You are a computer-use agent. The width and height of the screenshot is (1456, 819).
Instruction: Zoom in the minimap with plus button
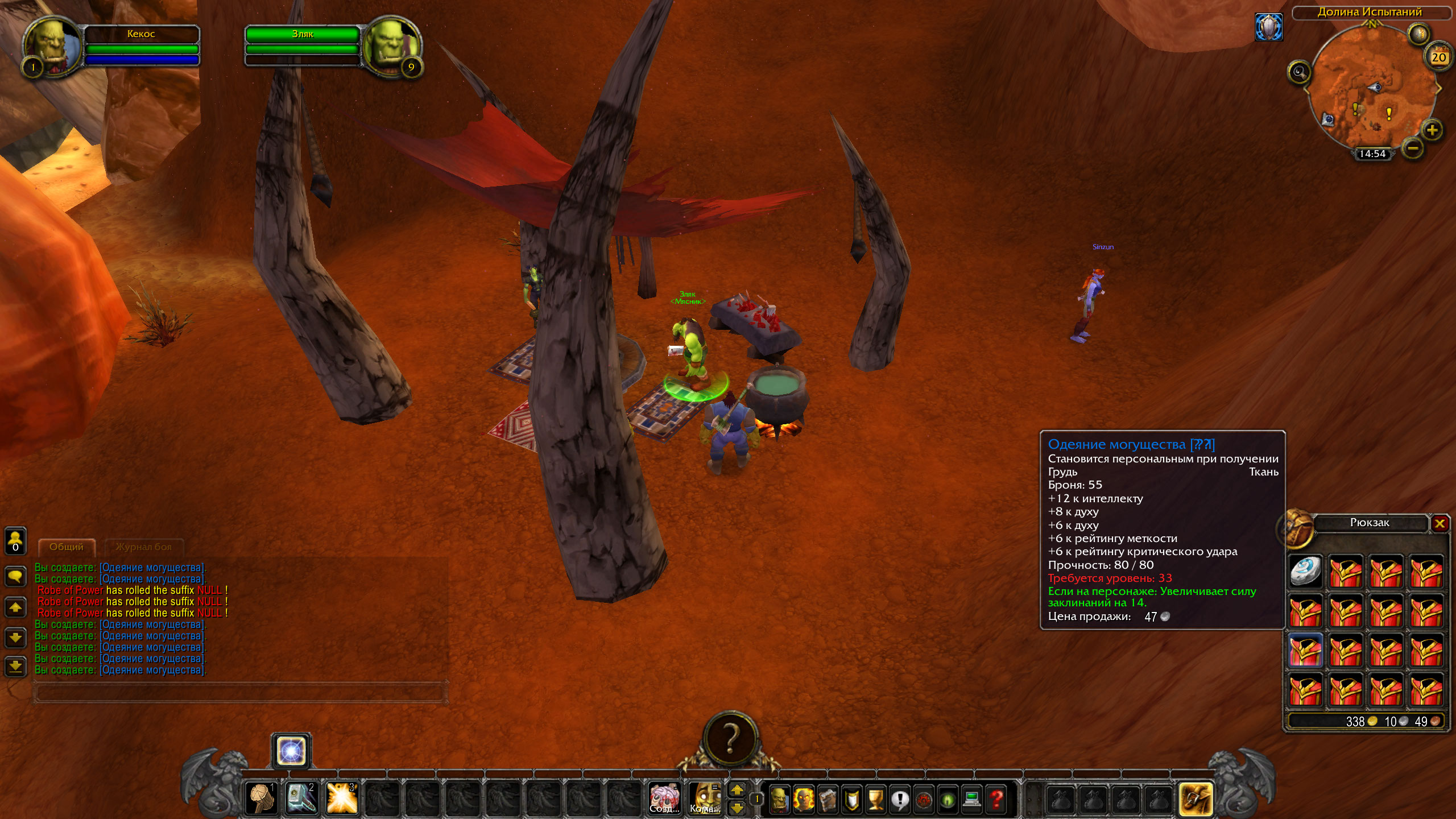click(1432, 130)
